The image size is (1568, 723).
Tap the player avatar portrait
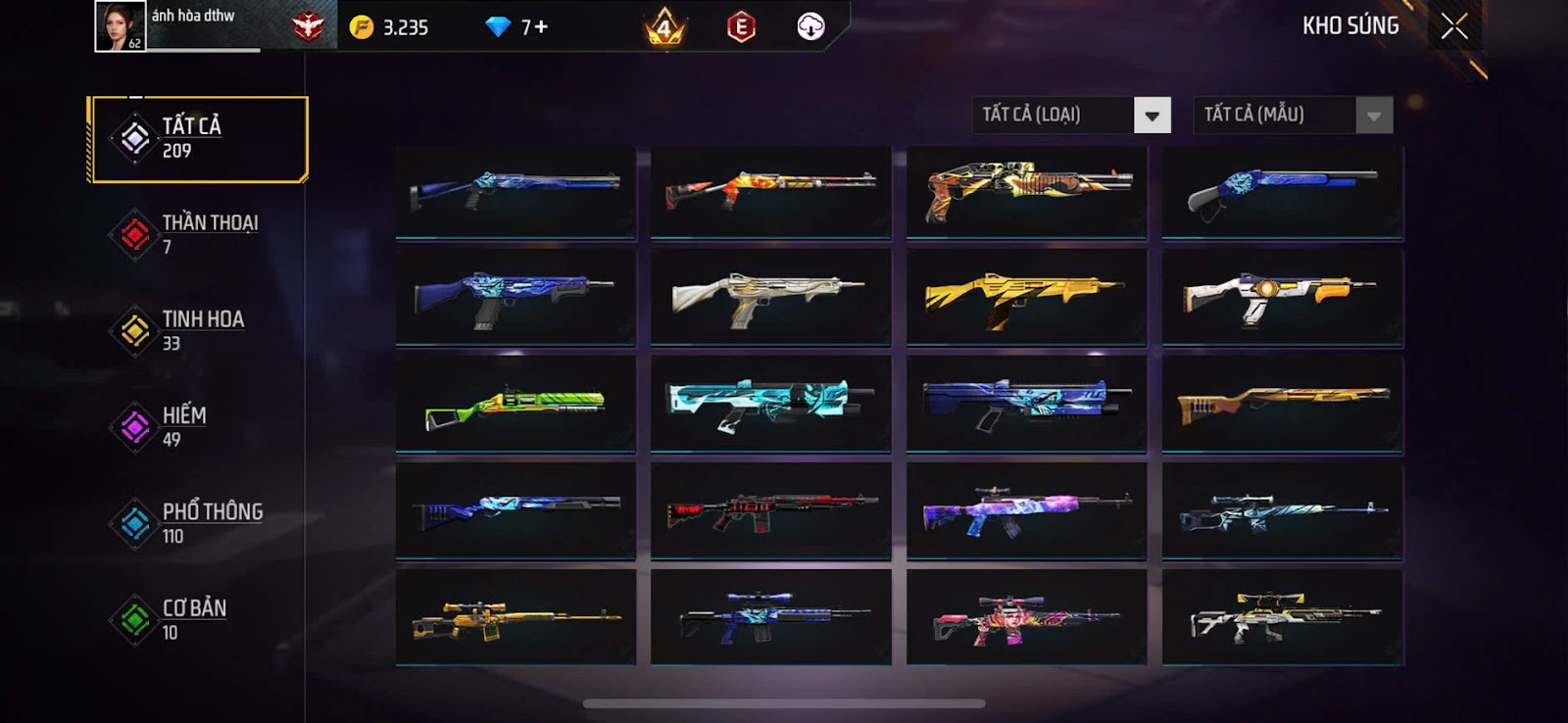tap(120, 26)
